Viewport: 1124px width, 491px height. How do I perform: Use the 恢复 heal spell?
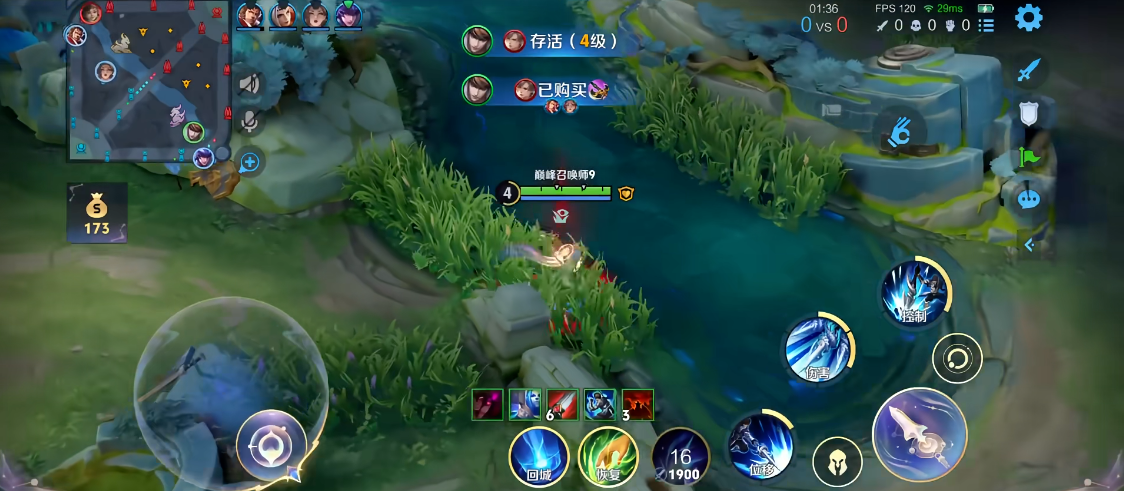click(607, 457)
